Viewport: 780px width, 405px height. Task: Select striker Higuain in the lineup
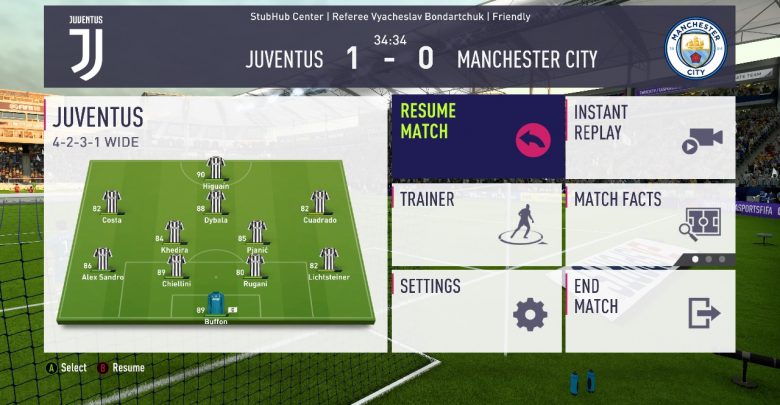tap(215, 170)
